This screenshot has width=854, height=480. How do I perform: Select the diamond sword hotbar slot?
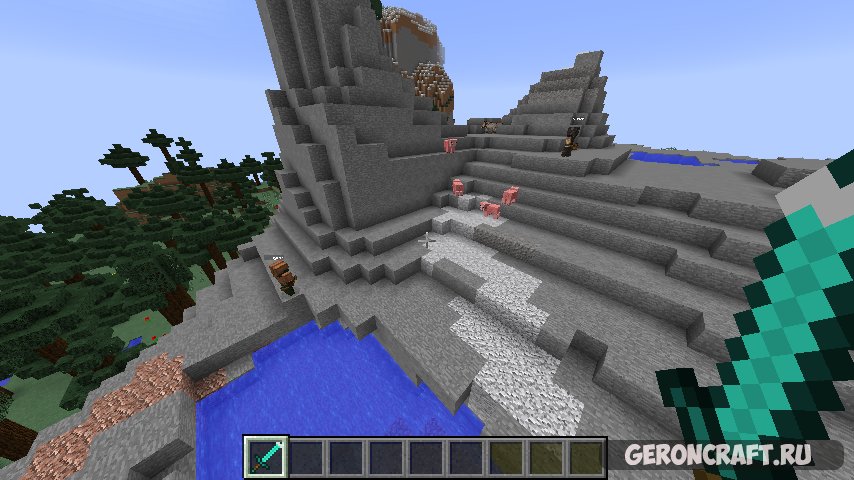click(266, 457)
